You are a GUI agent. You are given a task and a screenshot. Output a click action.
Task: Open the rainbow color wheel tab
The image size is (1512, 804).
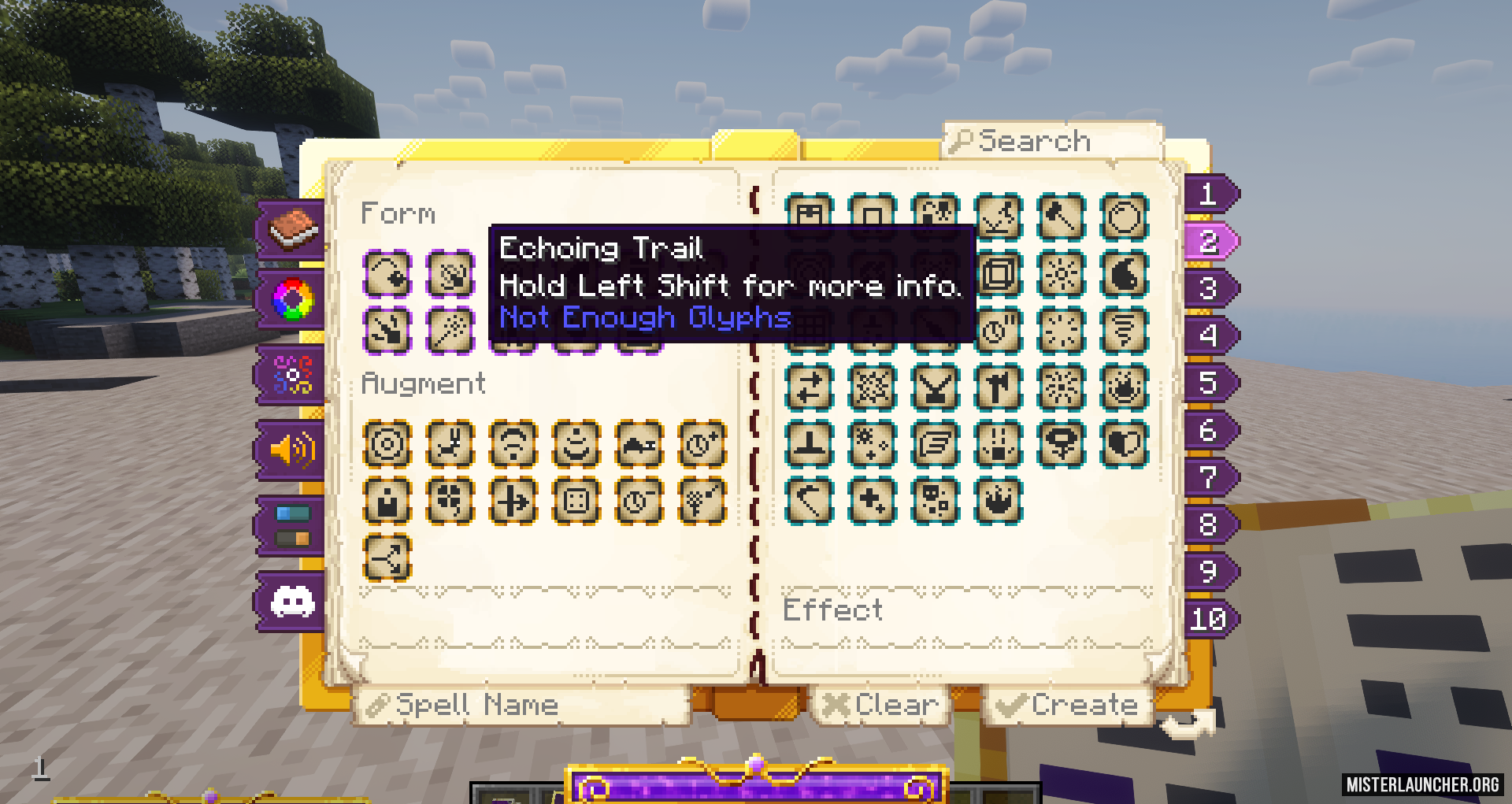292,299
